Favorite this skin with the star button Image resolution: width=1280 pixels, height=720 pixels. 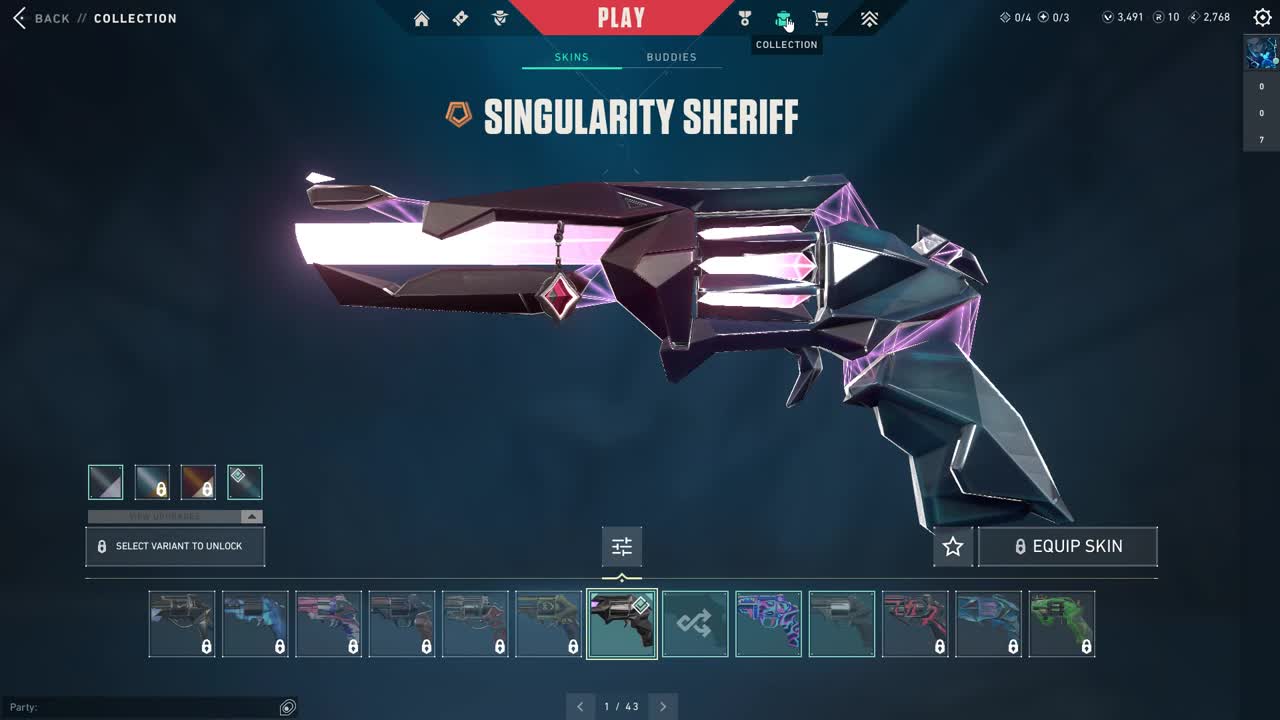click(x=953, y=546)
